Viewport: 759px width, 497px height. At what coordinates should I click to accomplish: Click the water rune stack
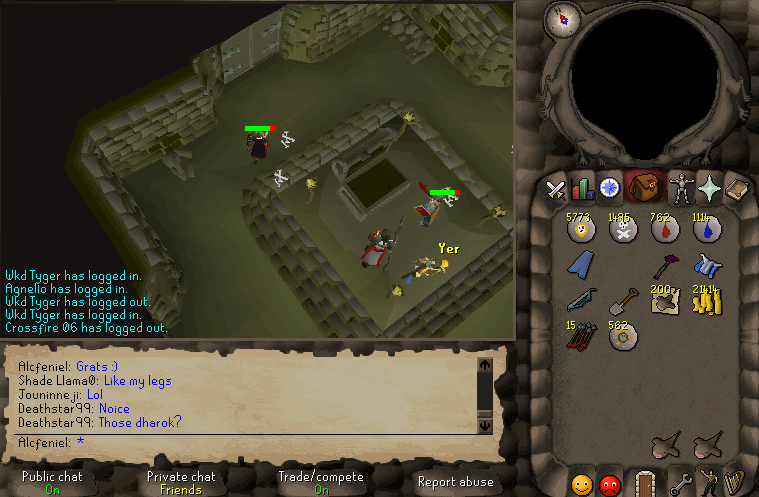point(706,230)
